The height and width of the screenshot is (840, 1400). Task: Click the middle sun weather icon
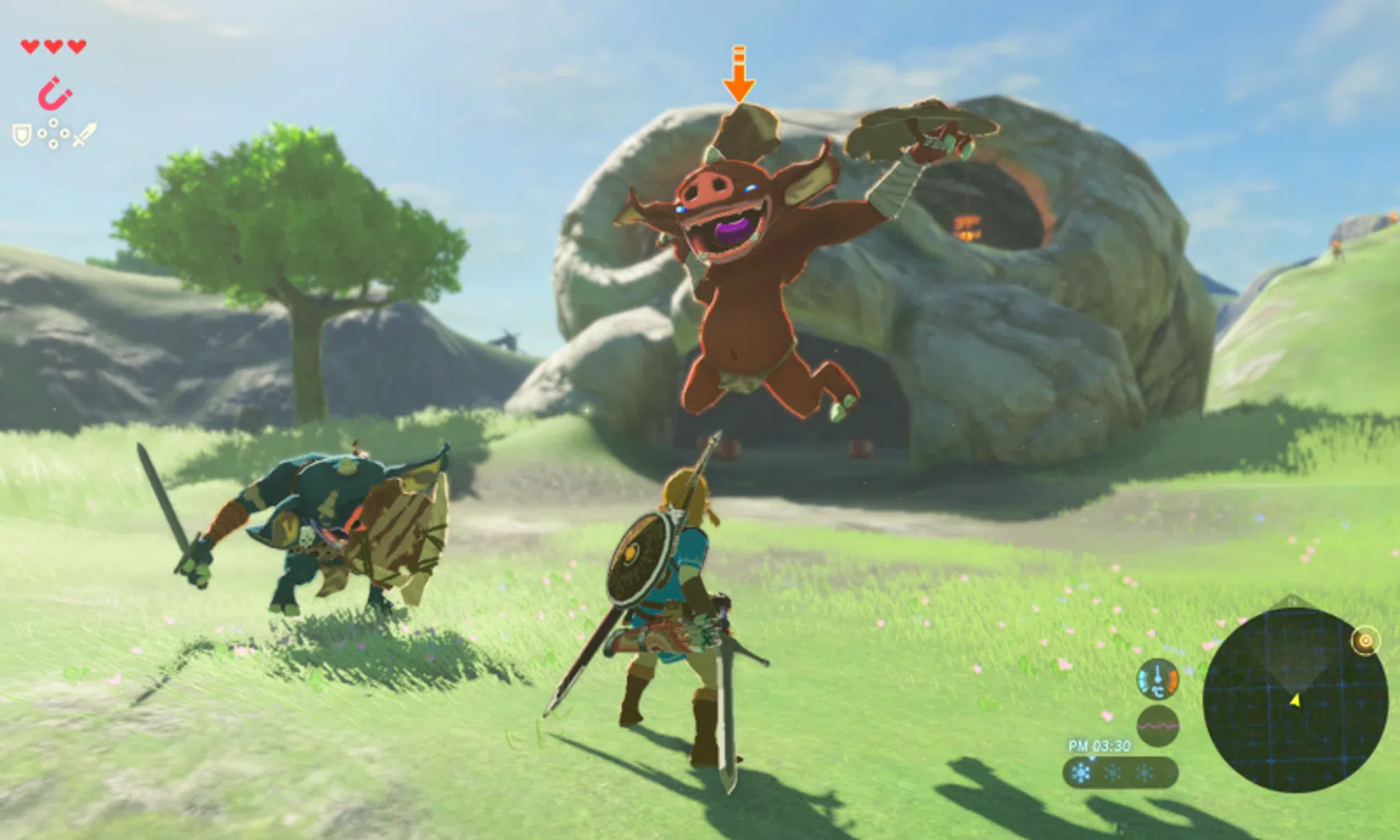tap(1112, 772)
